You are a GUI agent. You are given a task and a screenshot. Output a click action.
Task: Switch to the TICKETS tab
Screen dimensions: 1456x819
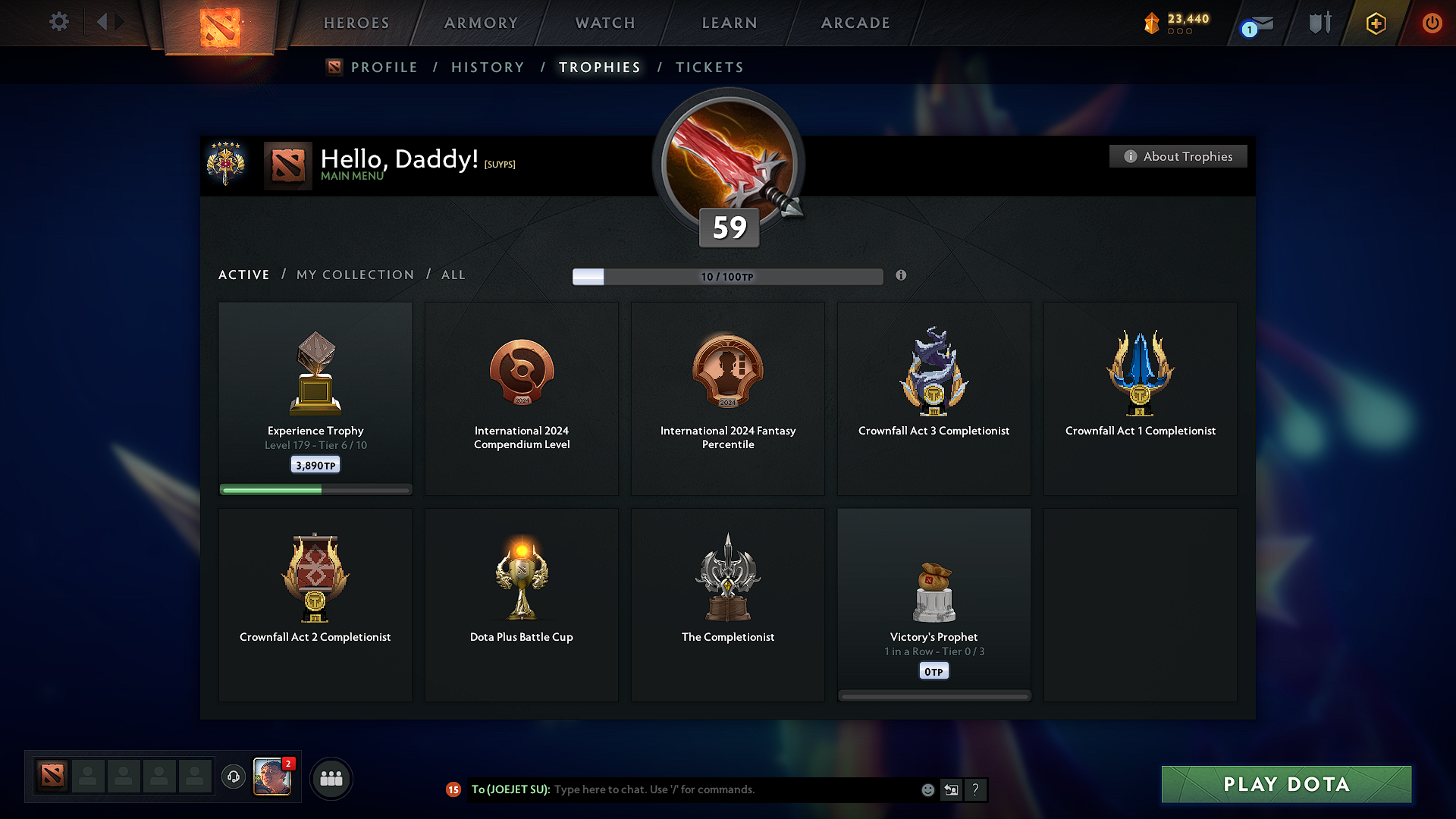pyautogui.click(x=708, y=67)
